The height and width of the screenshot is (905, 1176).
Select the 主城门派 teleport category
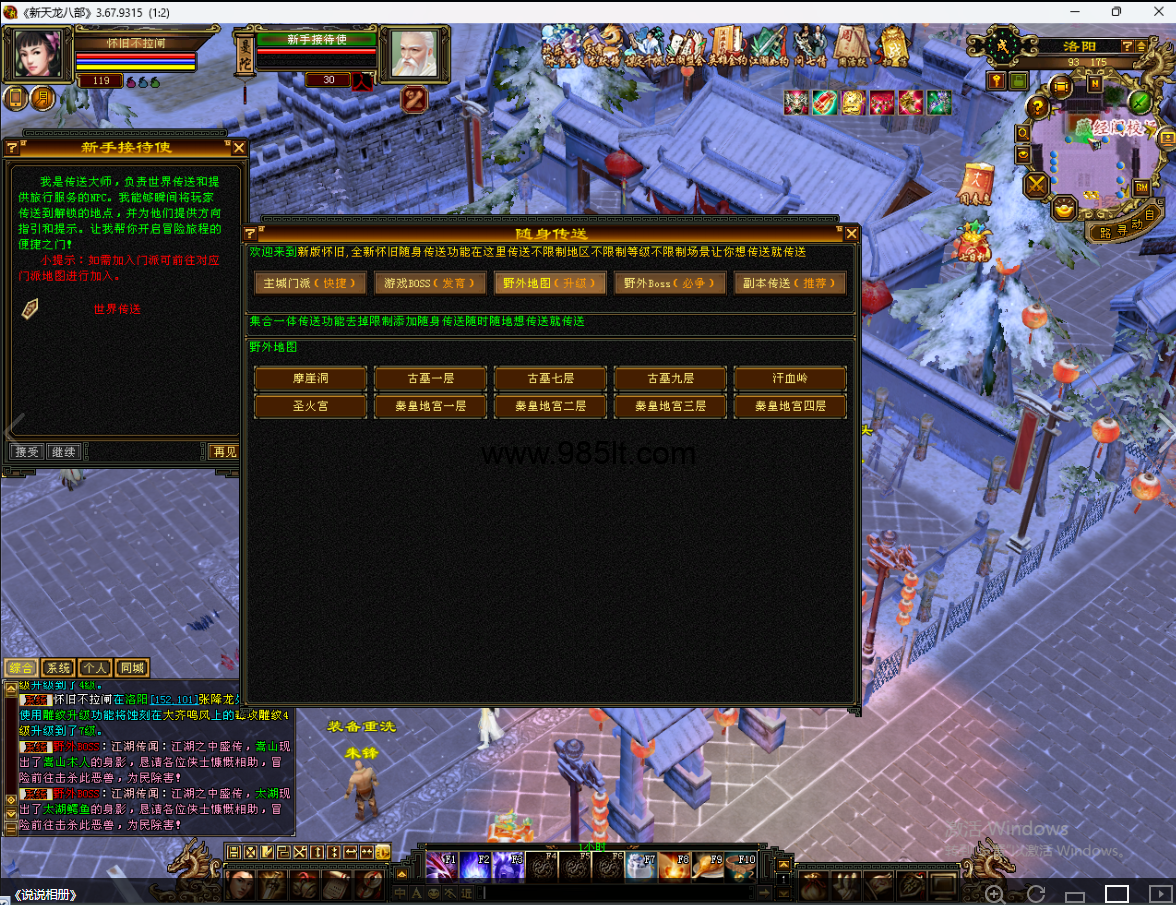point(310,283)
